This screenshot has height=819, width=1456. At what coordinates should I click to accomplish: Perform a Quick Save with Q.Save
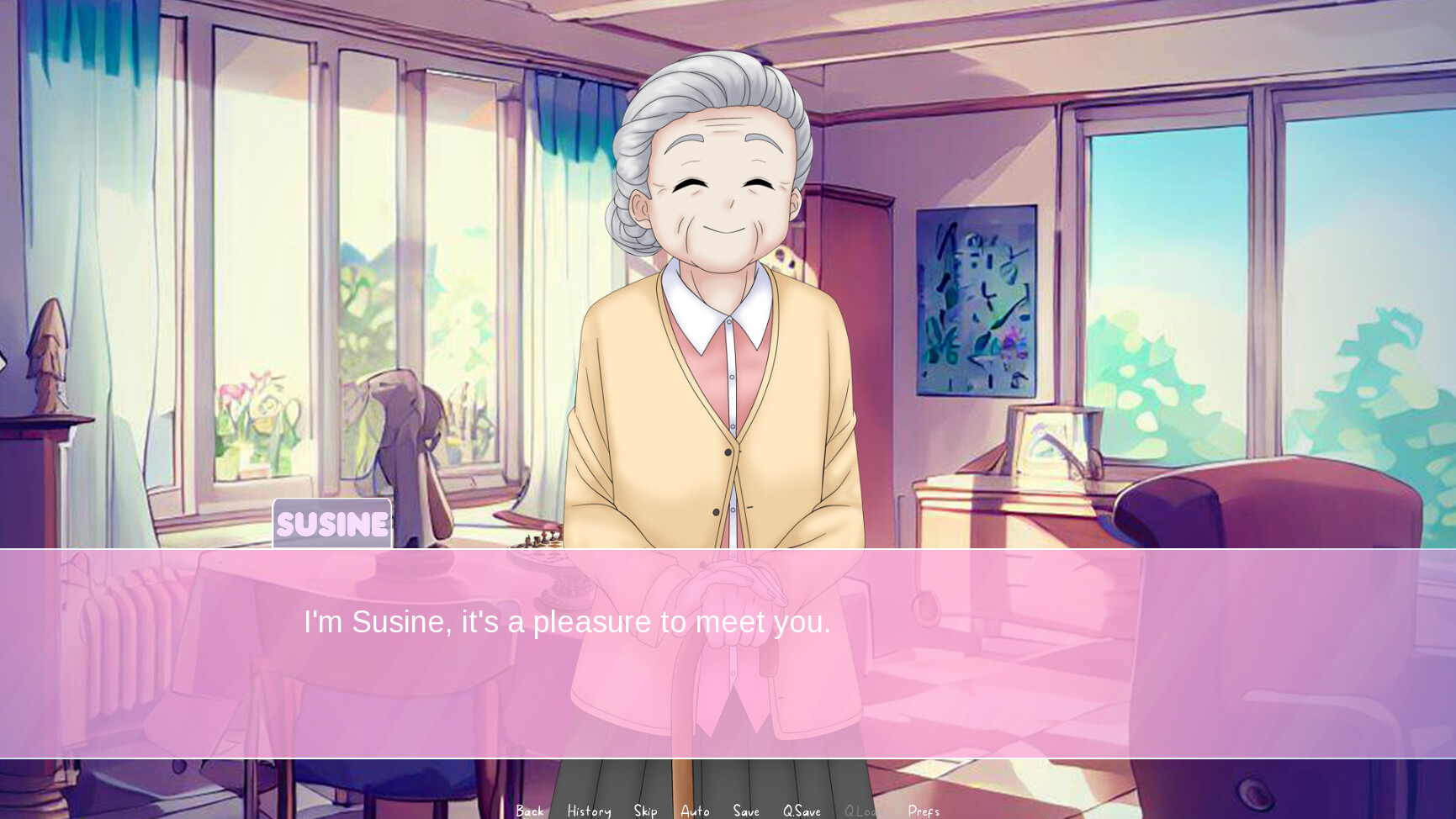tap(801, 810)
